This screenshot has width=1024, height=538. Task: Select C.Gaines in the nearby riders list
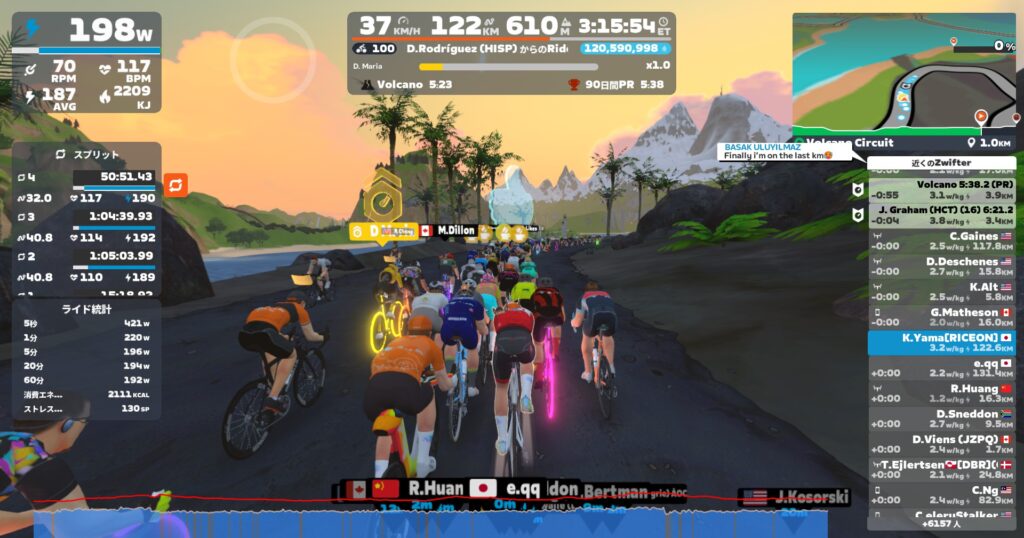pos(940,240)
